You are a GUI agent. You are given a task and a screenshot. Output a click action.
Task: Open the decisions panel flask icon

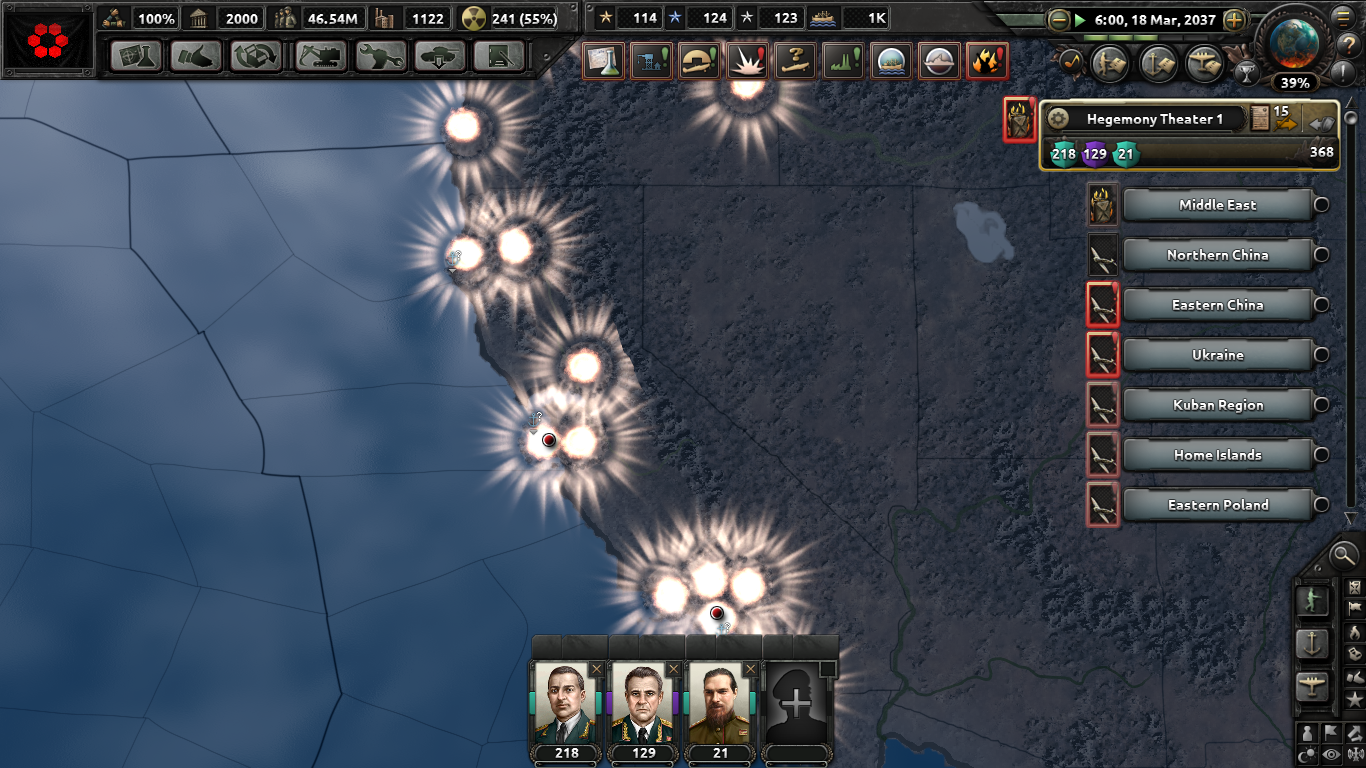coord(604,62)
